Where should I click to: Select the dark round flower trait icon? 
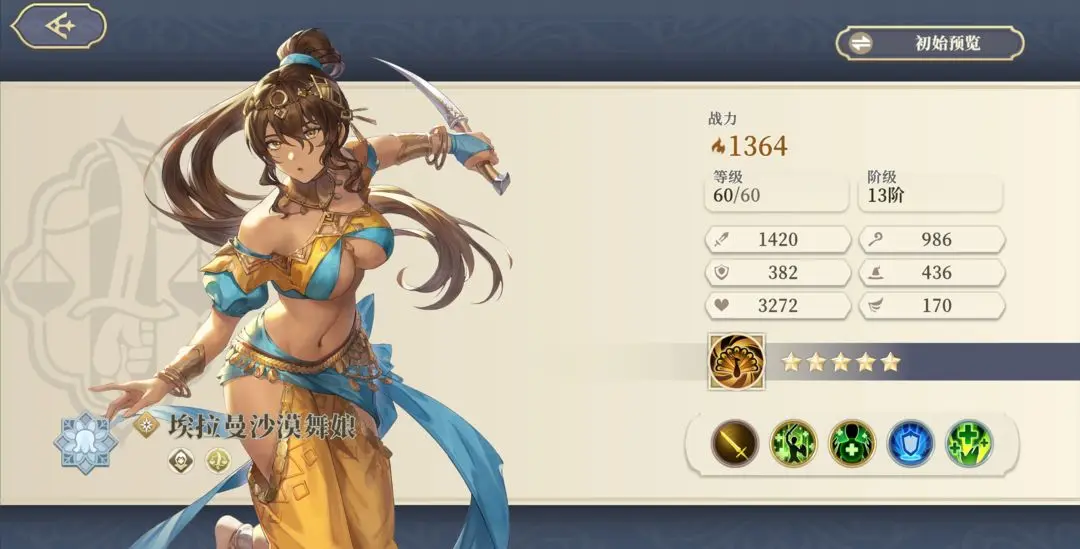[180, 461]
